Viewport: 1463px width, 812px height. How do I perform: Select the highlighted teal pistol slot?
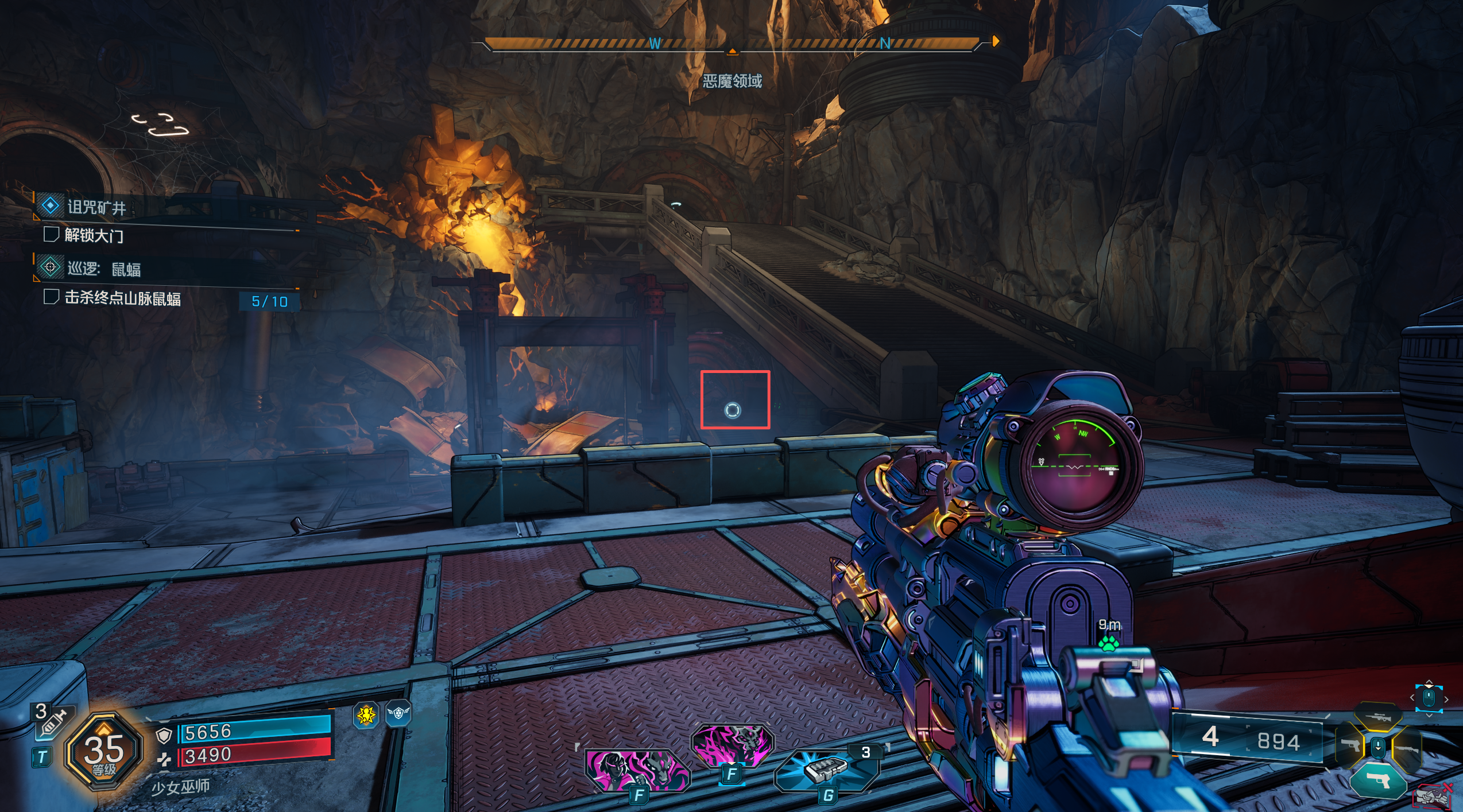tap(1378, 780)
